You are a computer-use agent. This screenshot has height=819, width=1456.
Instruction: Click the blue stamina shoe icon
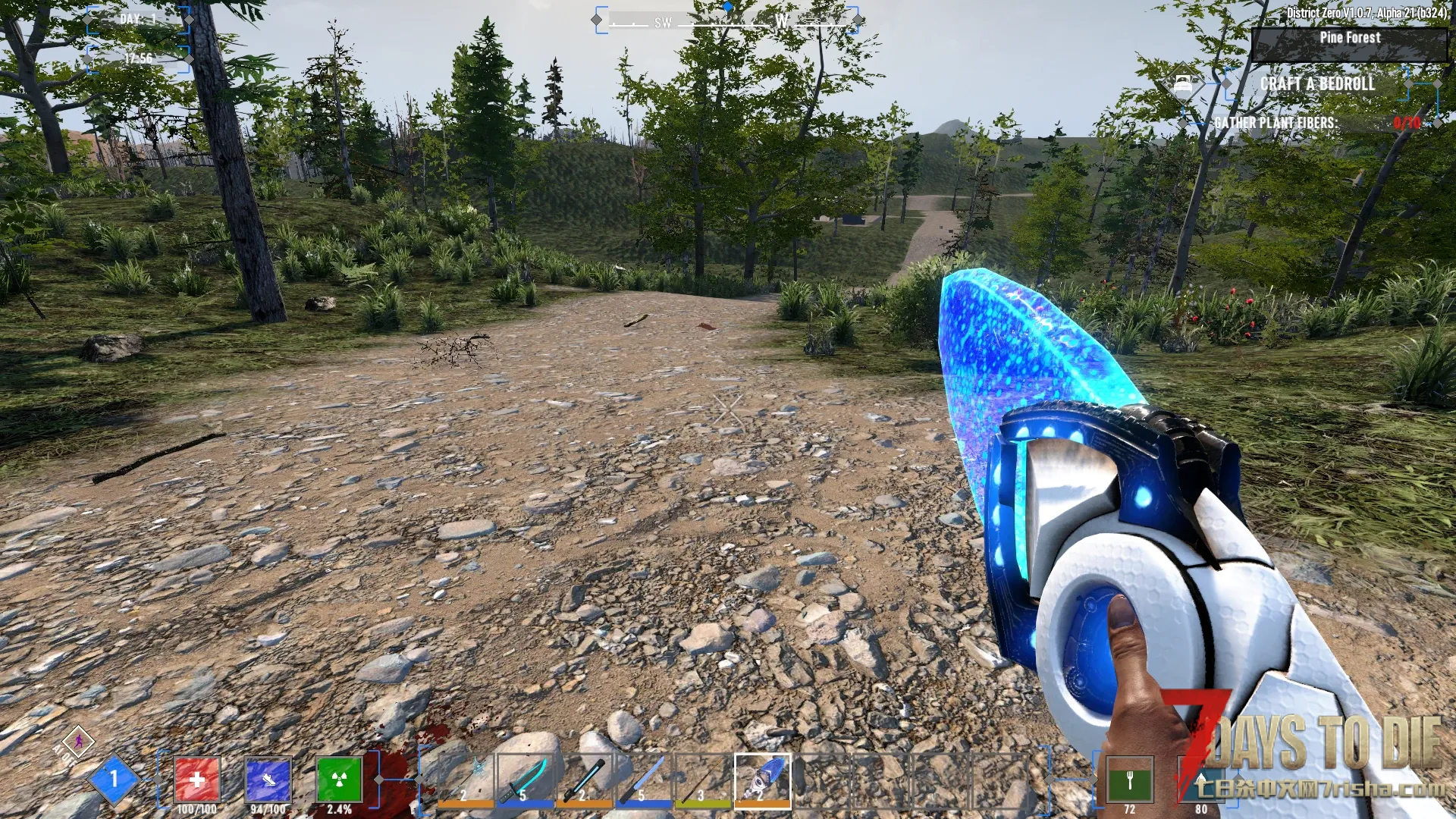[268, 779]
